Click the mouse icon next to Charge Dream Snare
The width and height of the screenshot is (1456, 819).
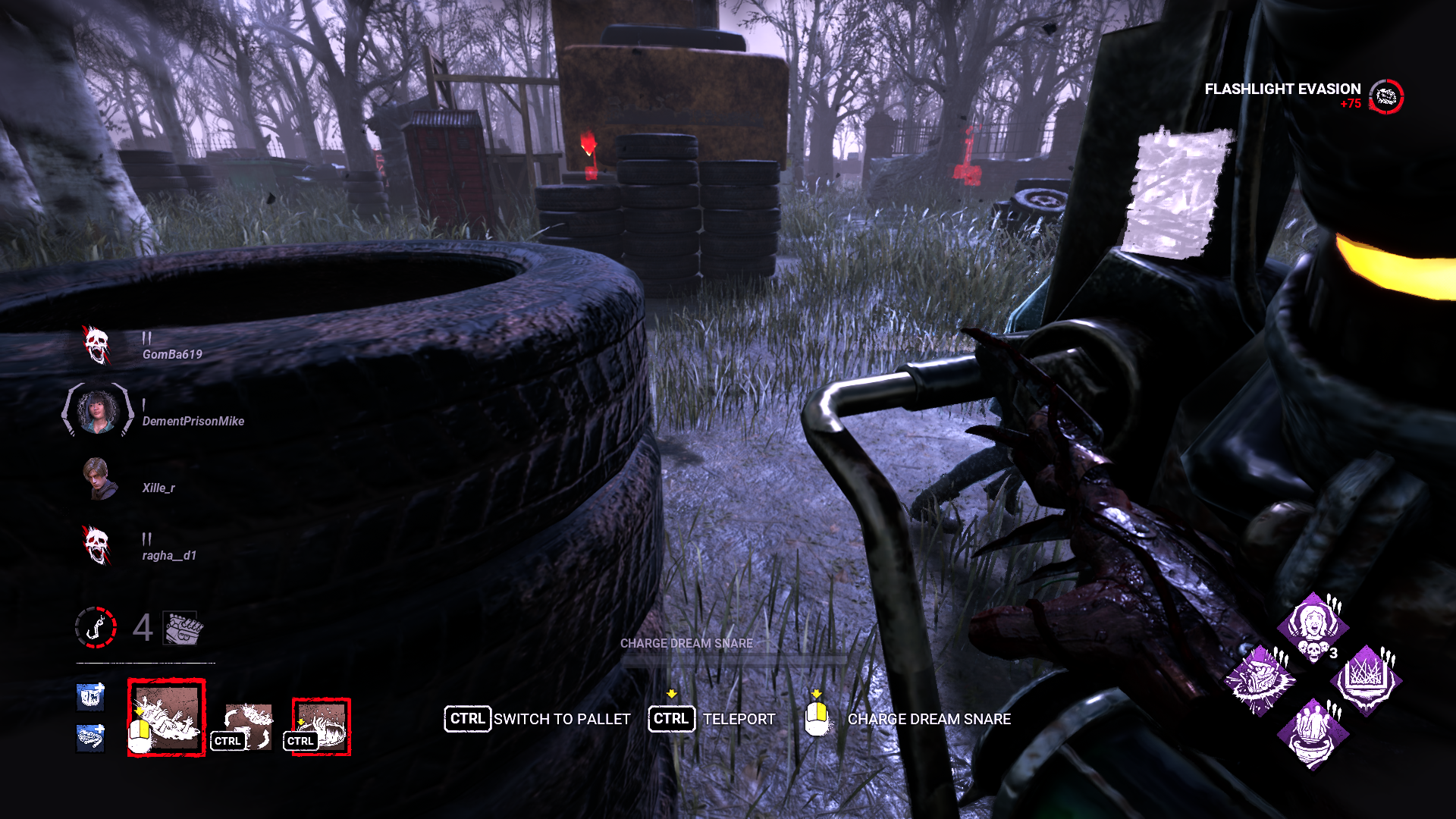pos(817,719)
